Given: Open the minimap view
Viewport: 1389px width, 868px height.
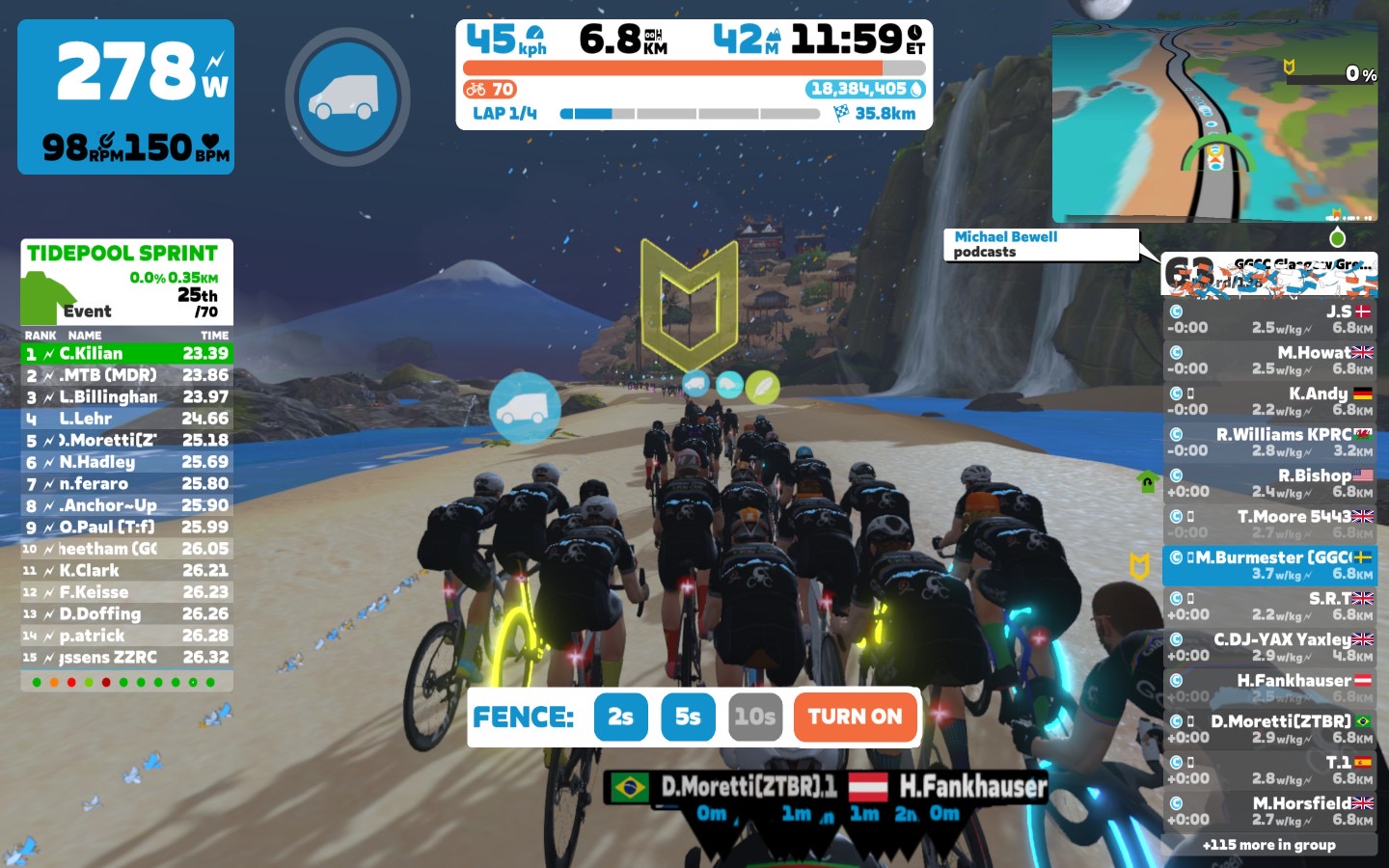Looking at the screenshot, I should tap(1215, 121).
